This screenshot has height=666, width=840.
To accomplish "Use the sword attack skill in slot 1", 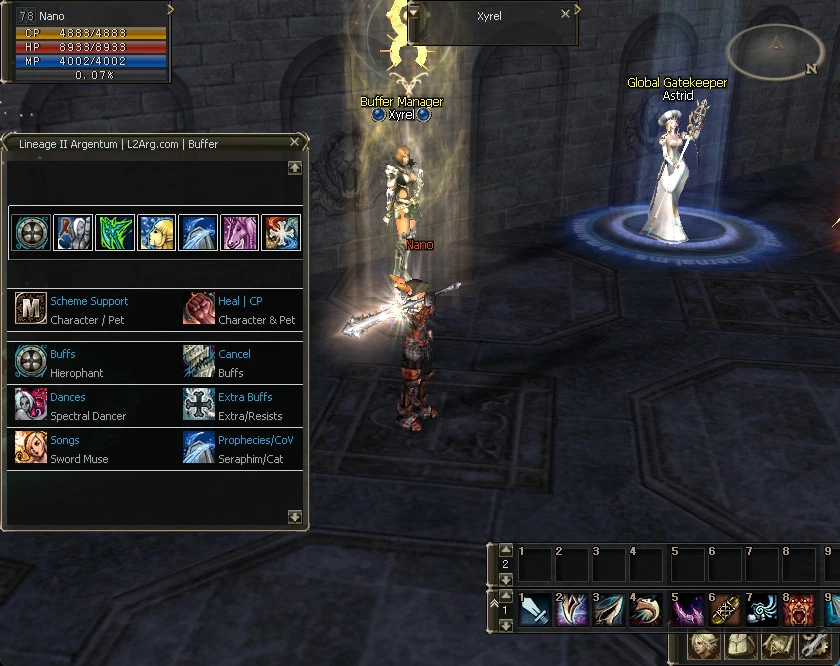I will click(534, 609).
